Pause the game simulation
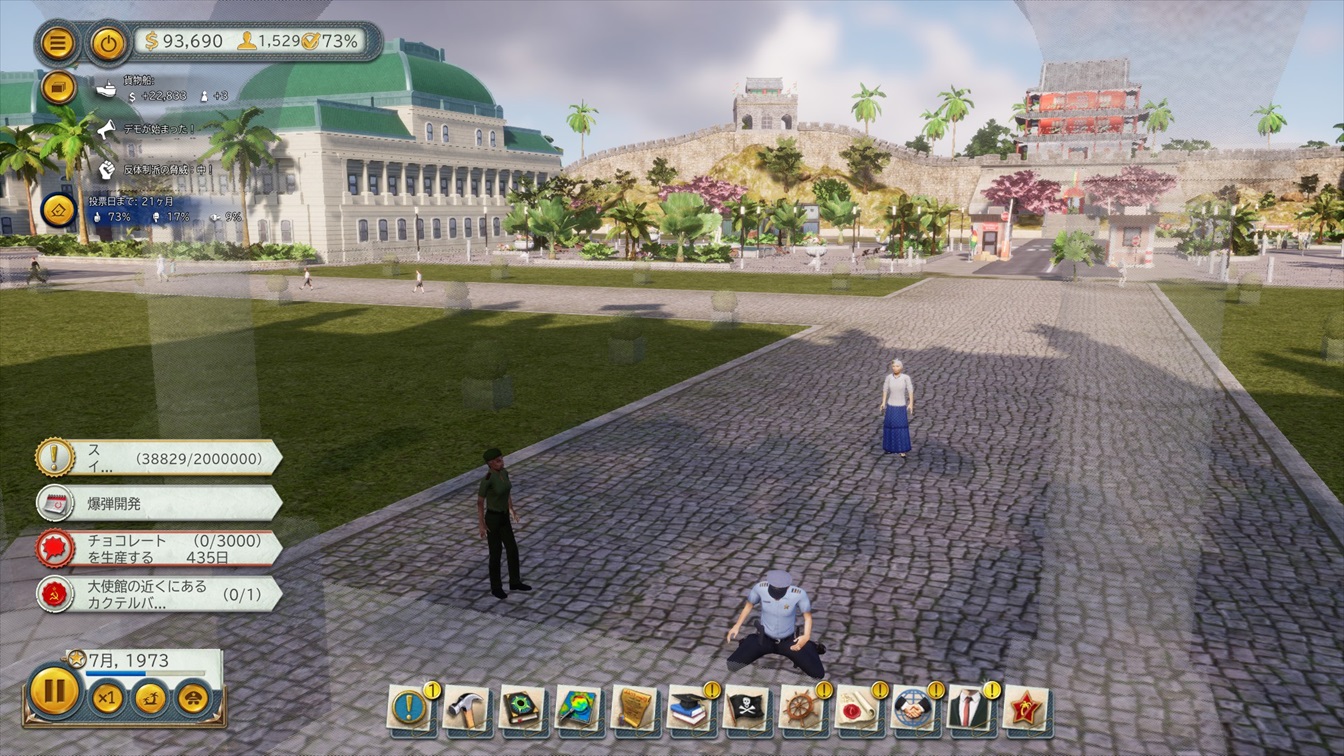The width and height of the screenshot is (1344, 756). (x=54, y=691)
